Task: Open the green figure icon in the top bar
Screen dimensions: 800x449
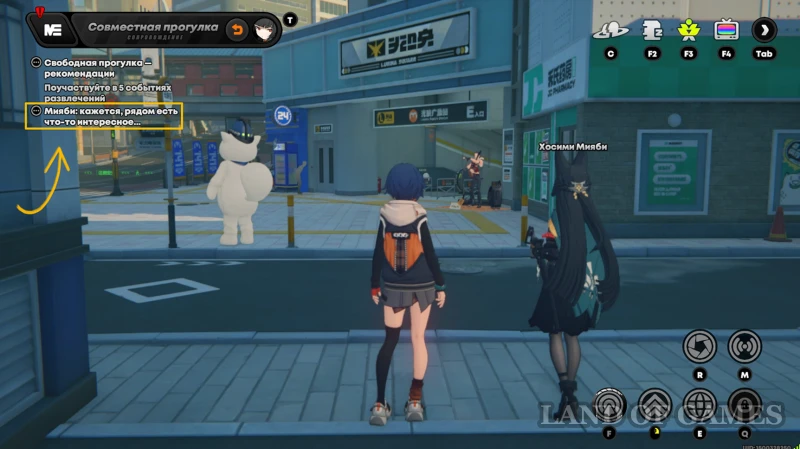Action: (x=688, y=30)
